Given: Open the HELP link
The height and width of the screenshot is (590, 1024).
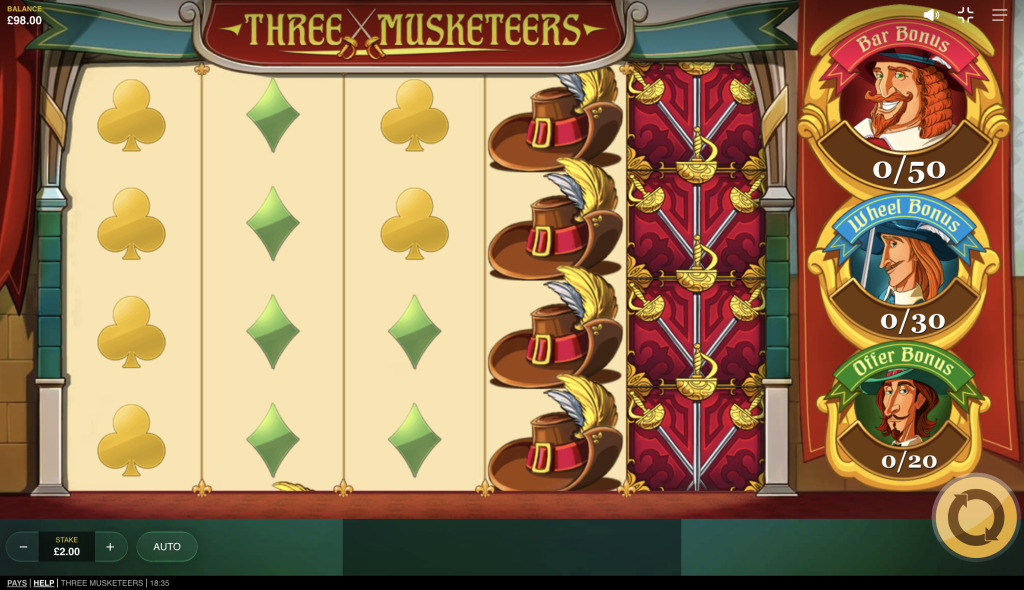Looking at the screenshot, I should point(44,583).
